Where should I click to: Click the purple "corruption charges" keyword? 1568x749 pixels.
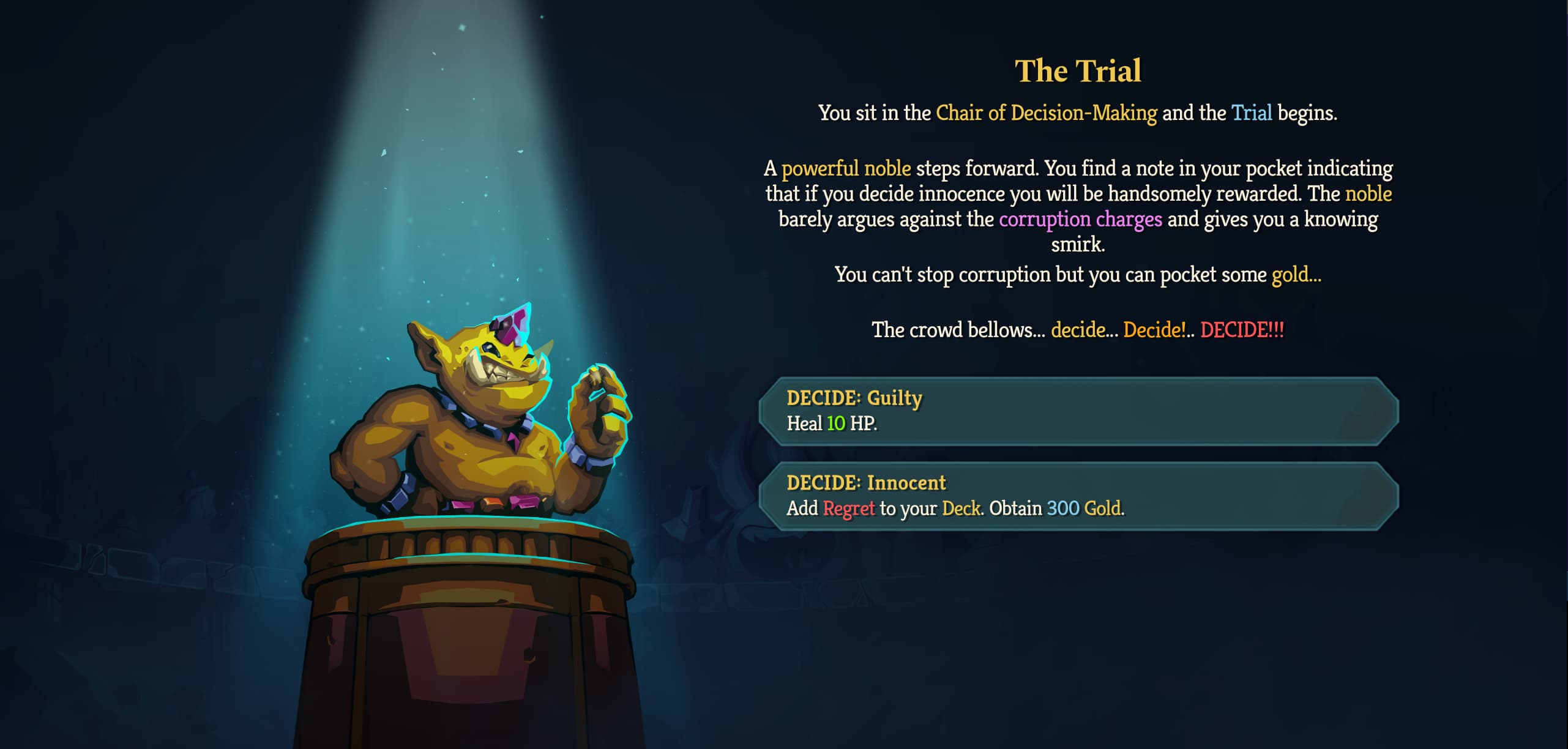(x=1081, y=219)
